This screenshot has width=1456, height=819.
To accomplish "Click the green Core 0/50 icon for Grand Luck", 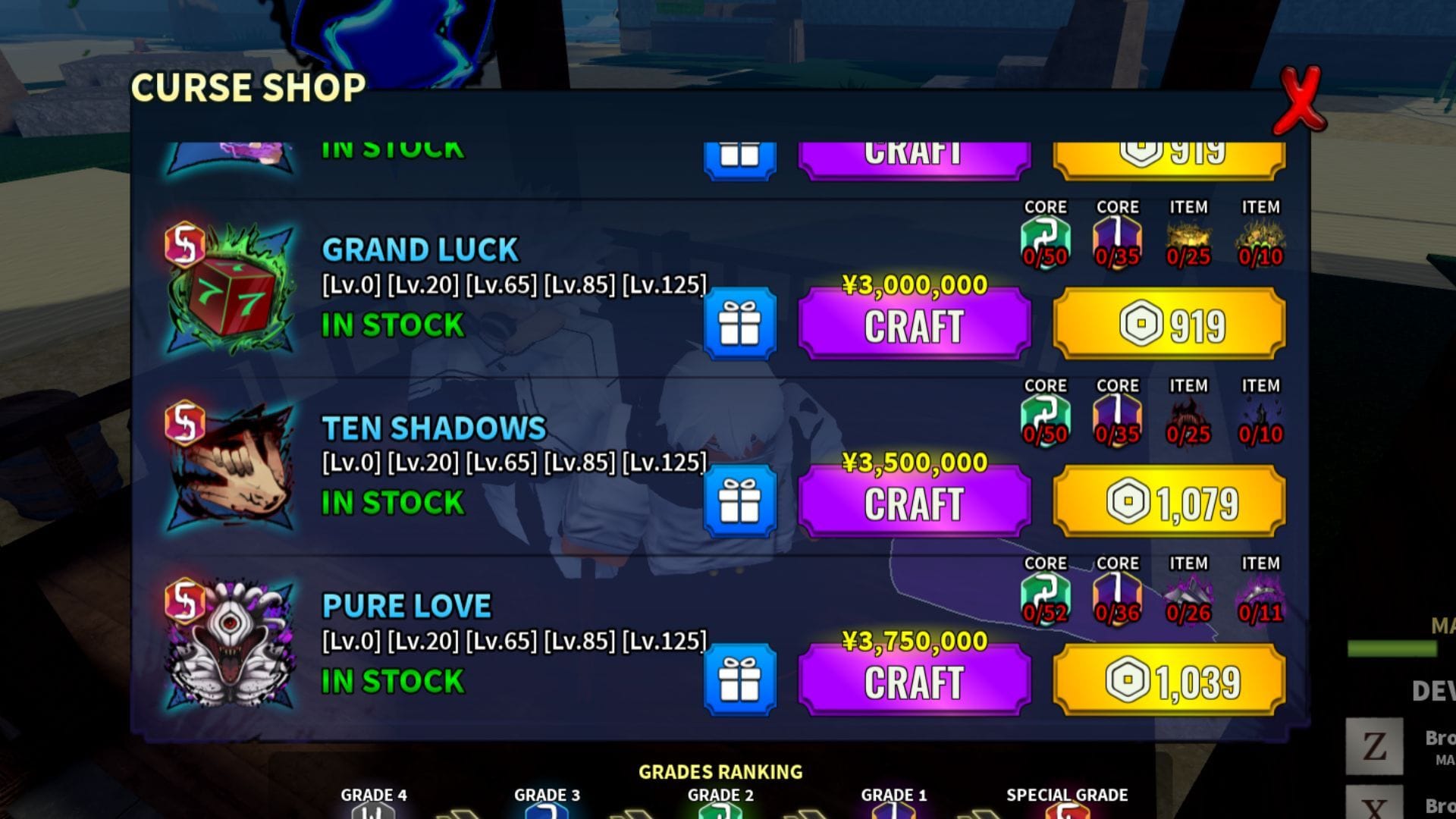I will [1045, 239].
